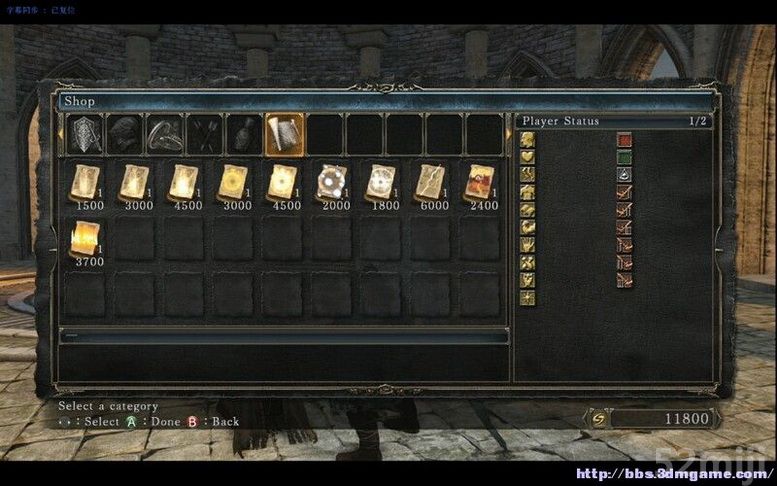
Task: Select the rings category tab
Action: click(x=165, y=135)
